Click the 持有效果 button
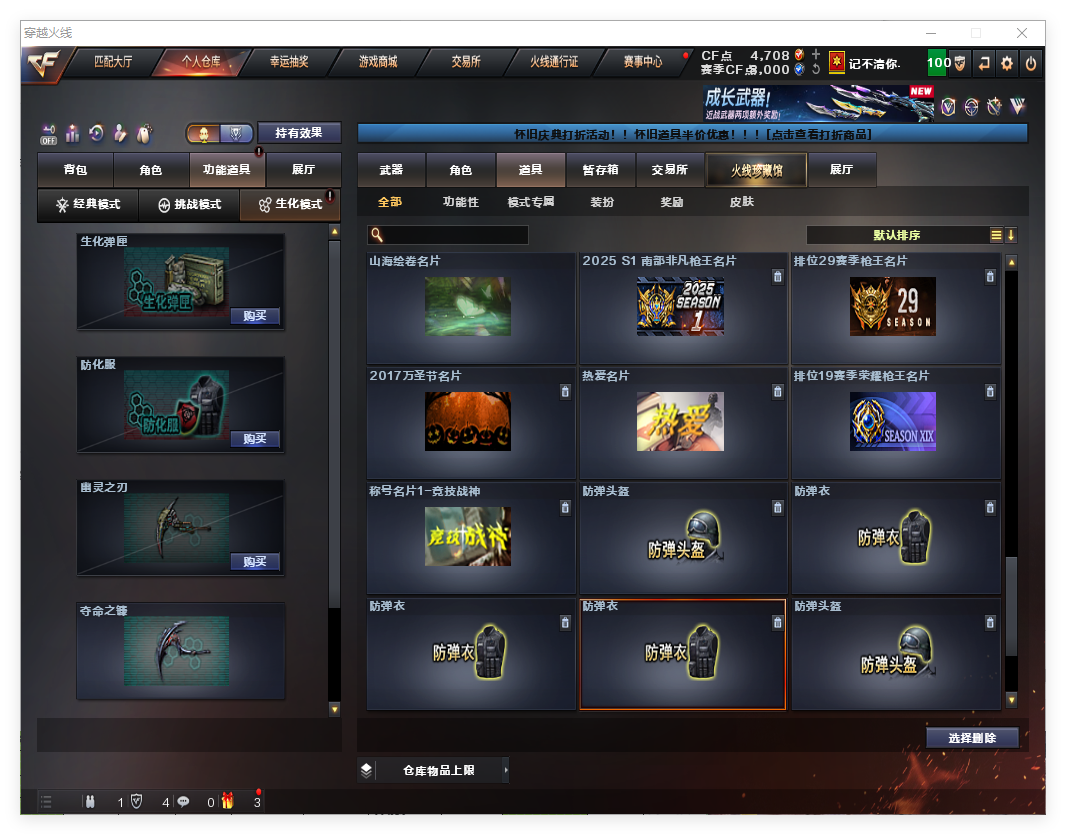This screenshot has width=1066, height=835. coord(299,133)
